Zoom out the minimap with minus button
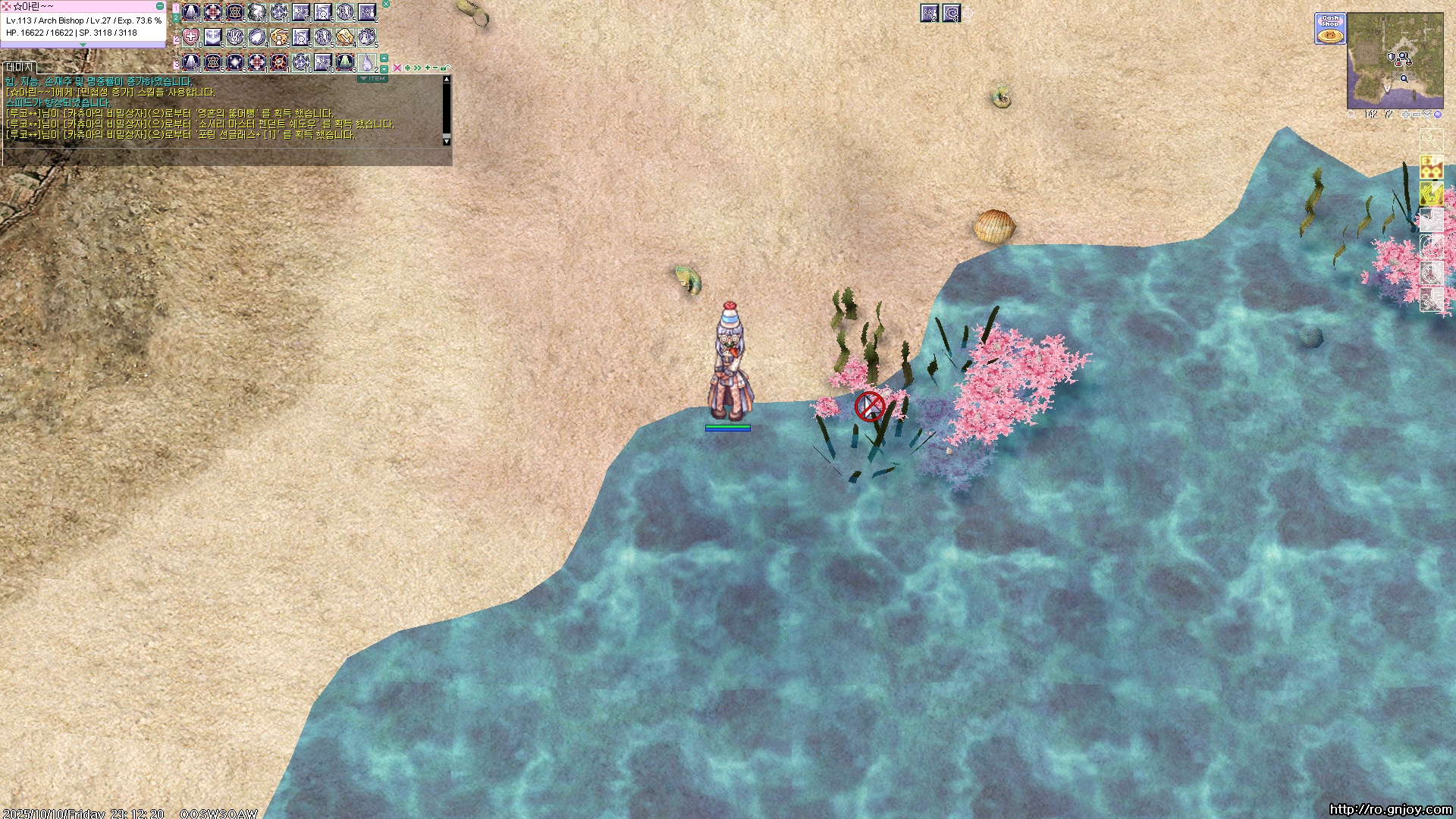Screen dimensions: 1456x819 (x=1416, y=115)
